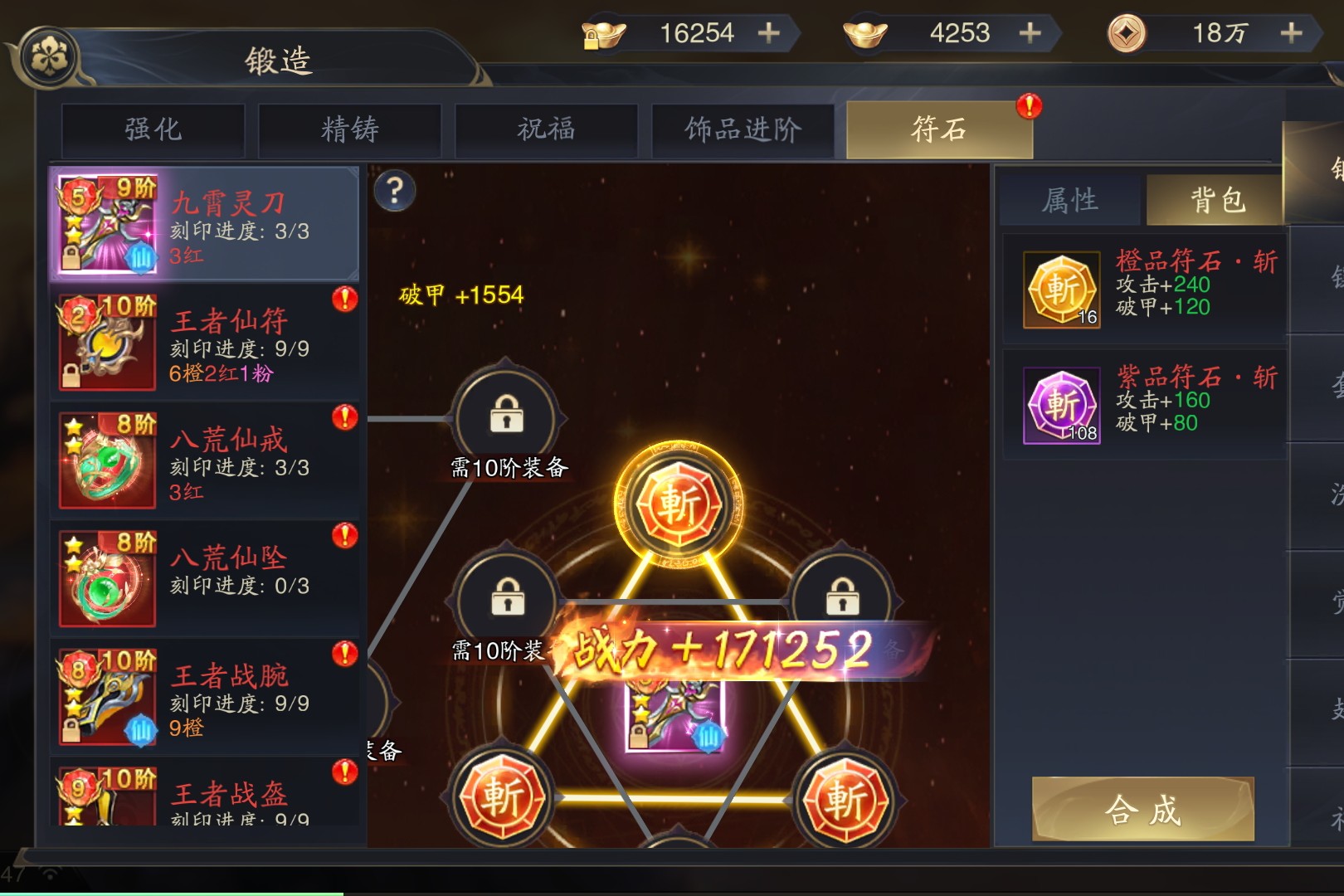Select the 紫品符石·斩 item

click(1143, 404)
